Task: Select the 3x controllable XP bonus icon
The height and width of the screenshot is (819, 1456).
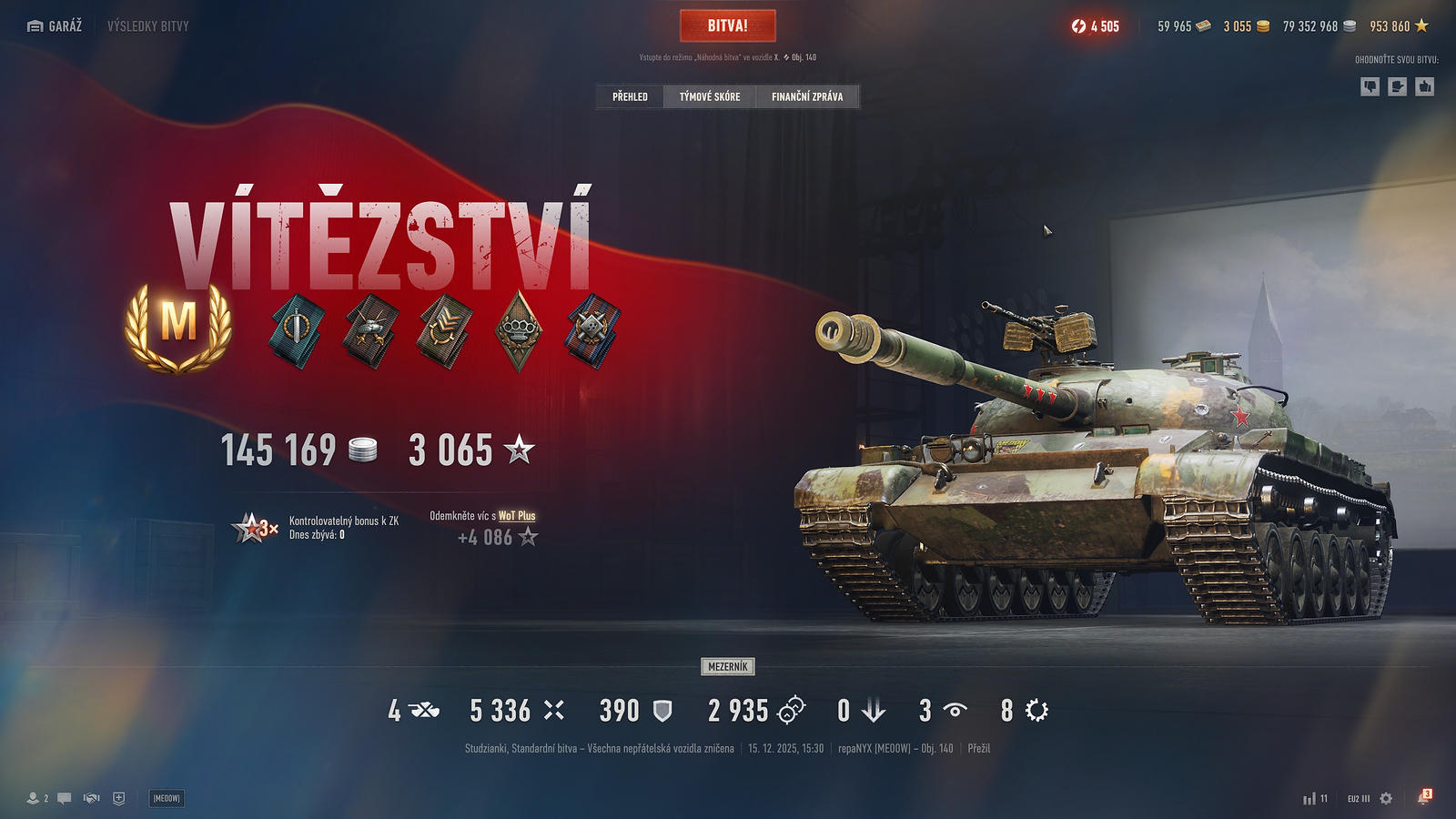Action: coord(255,528)
